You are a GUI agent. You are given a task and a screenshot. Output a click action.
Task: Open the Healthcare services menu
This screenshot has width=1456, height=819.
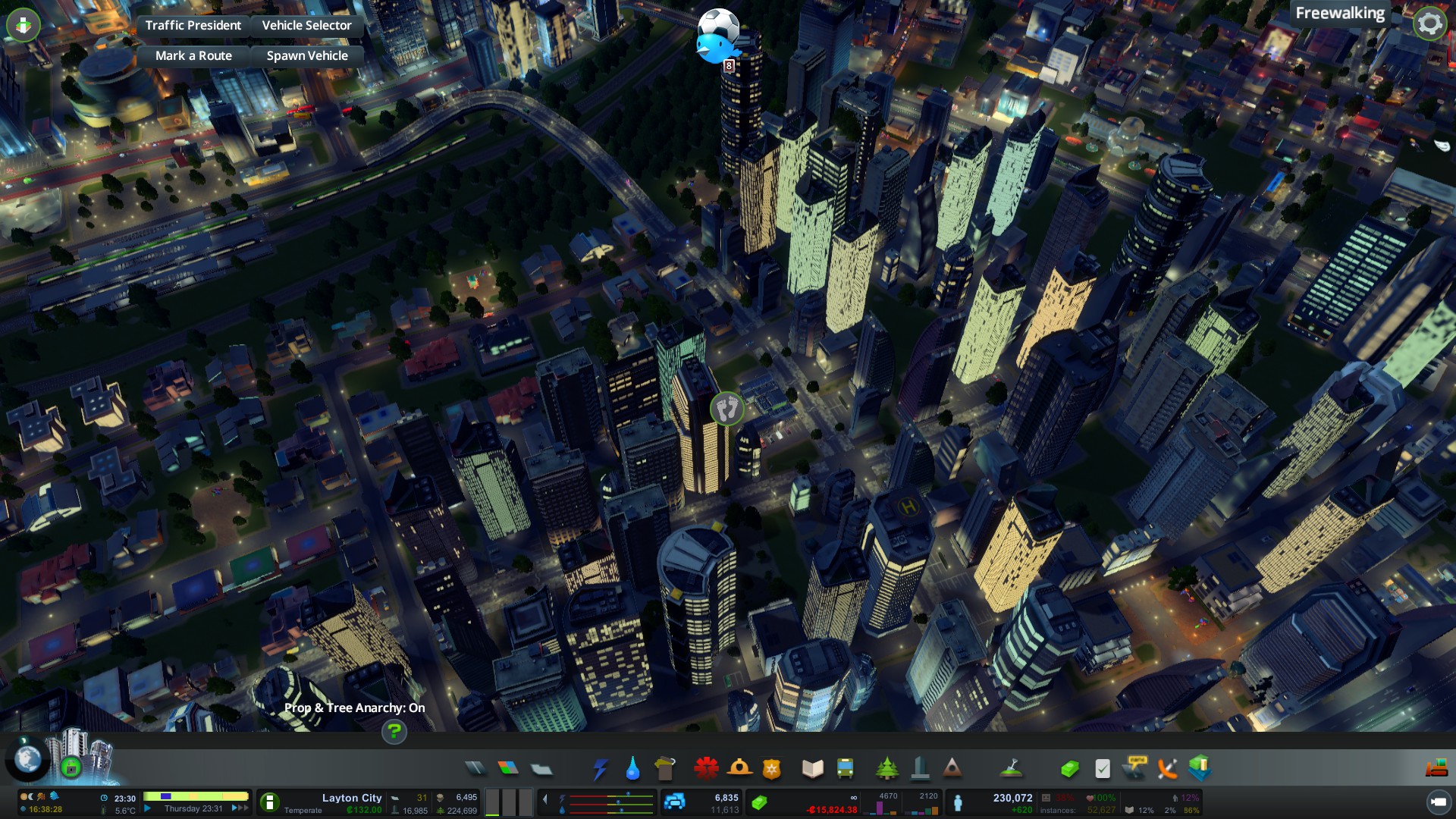pos(706,769)
